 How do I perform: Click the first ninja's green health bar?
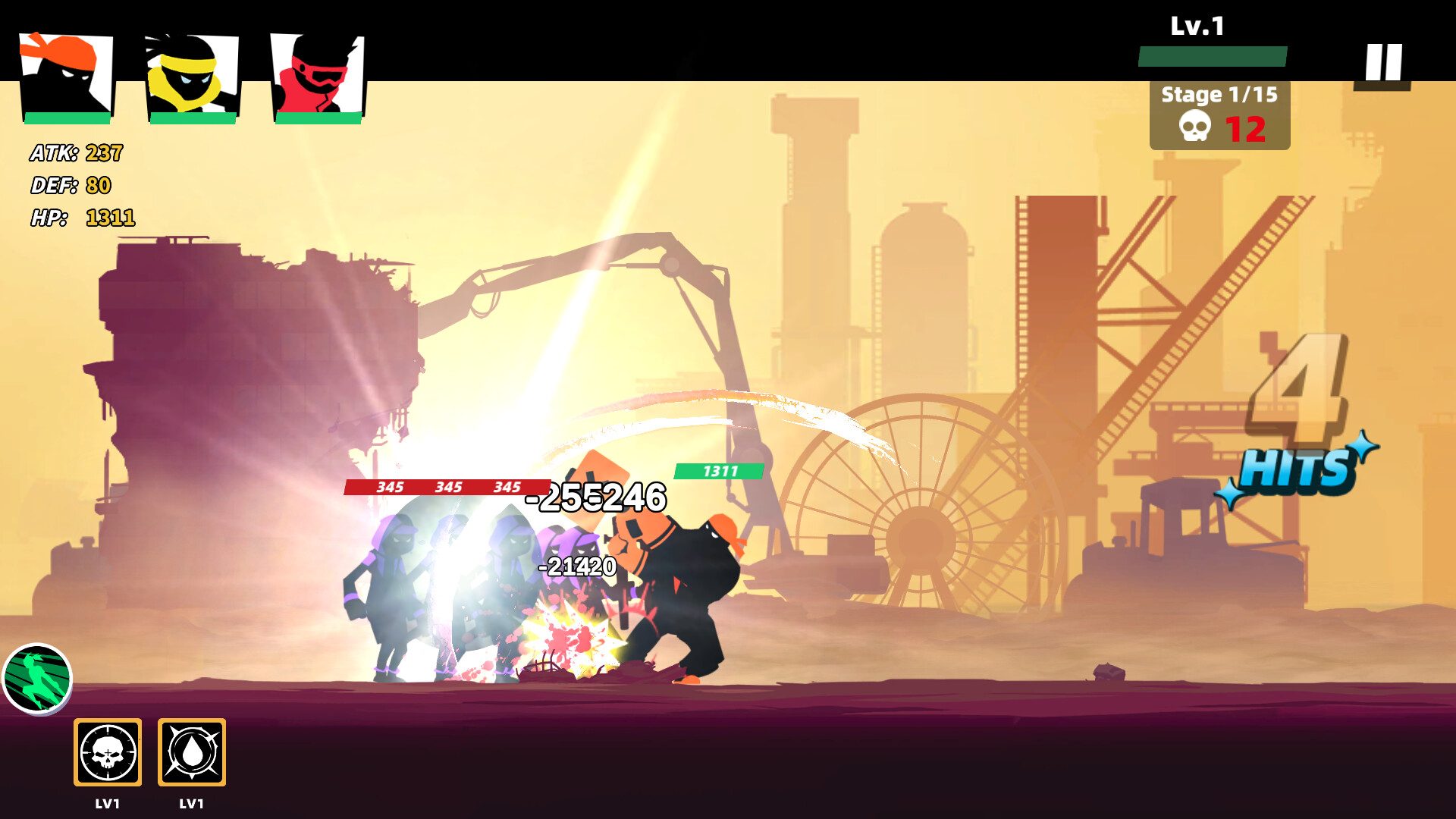point(67,118)
